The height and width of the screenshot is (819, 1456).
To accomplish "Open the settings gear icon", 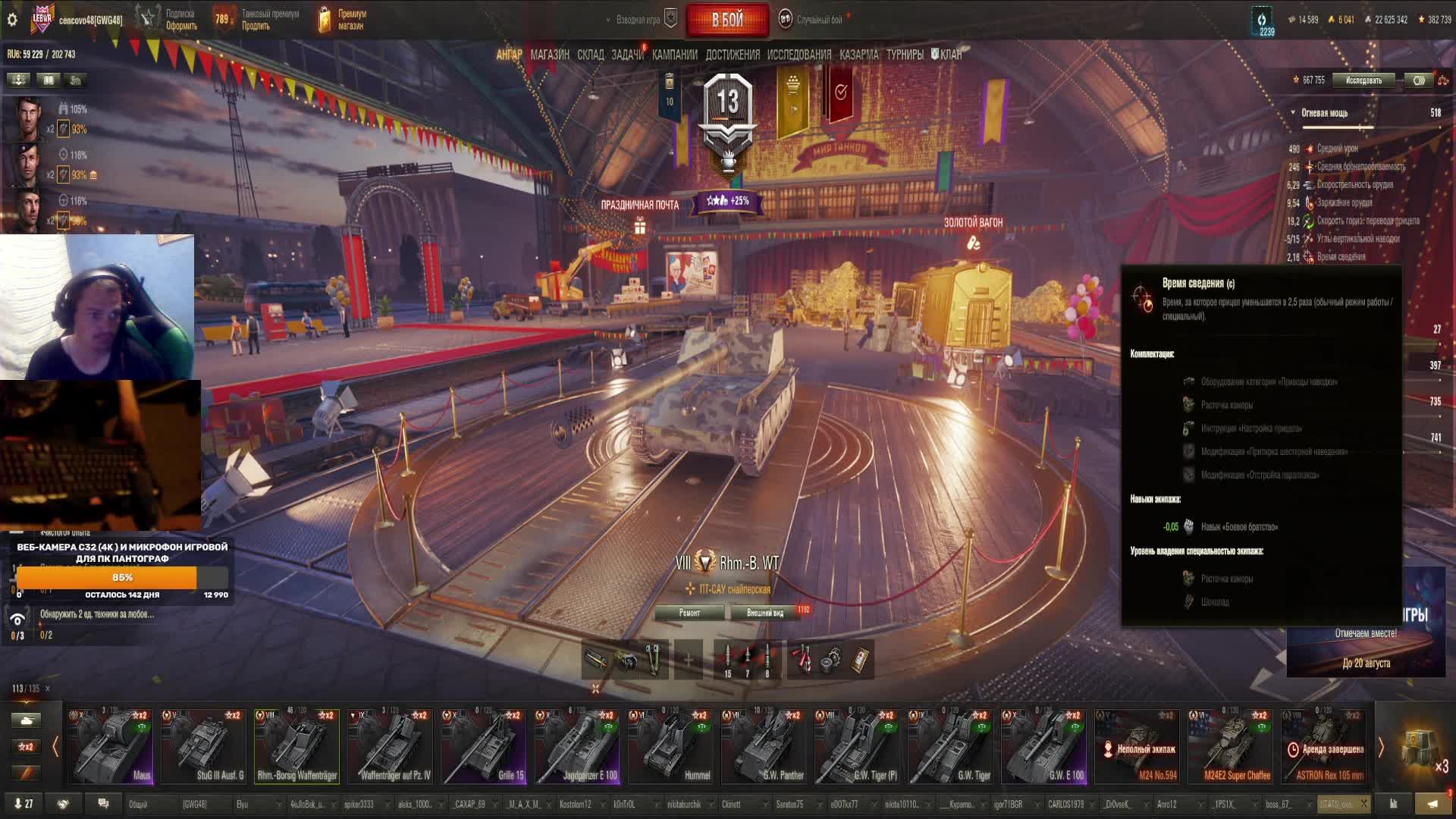I will [12, 20].
